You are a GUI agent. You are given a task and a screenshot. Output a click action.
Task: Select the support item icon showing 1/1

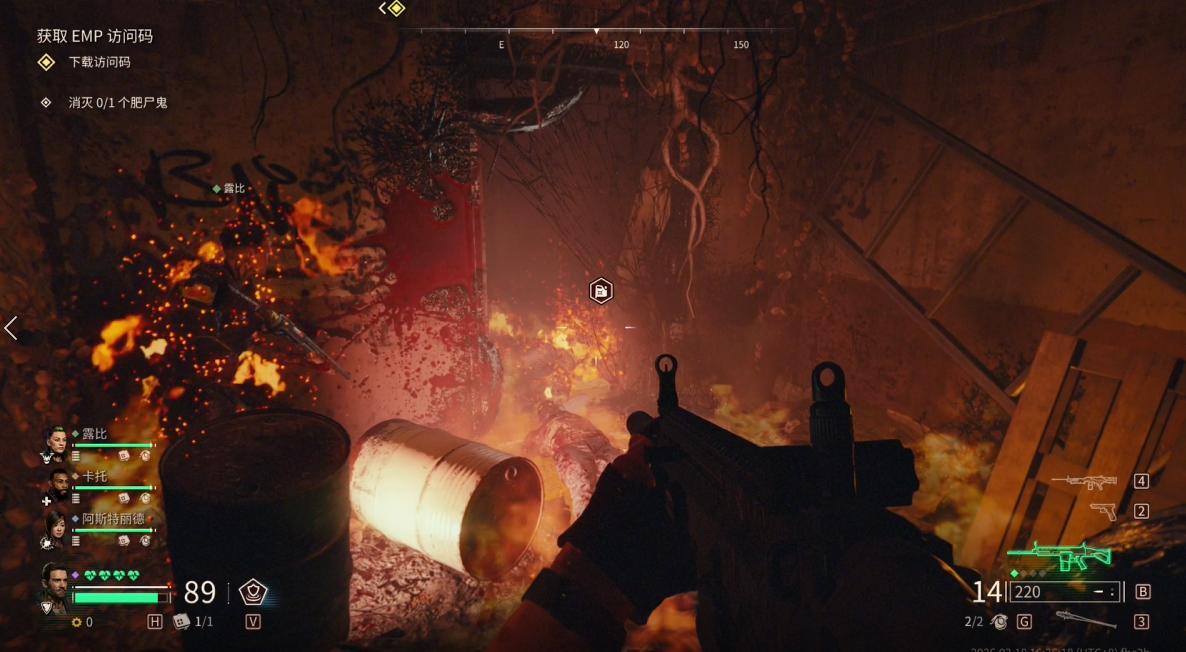pyautogui.click(x=182, y=621)
